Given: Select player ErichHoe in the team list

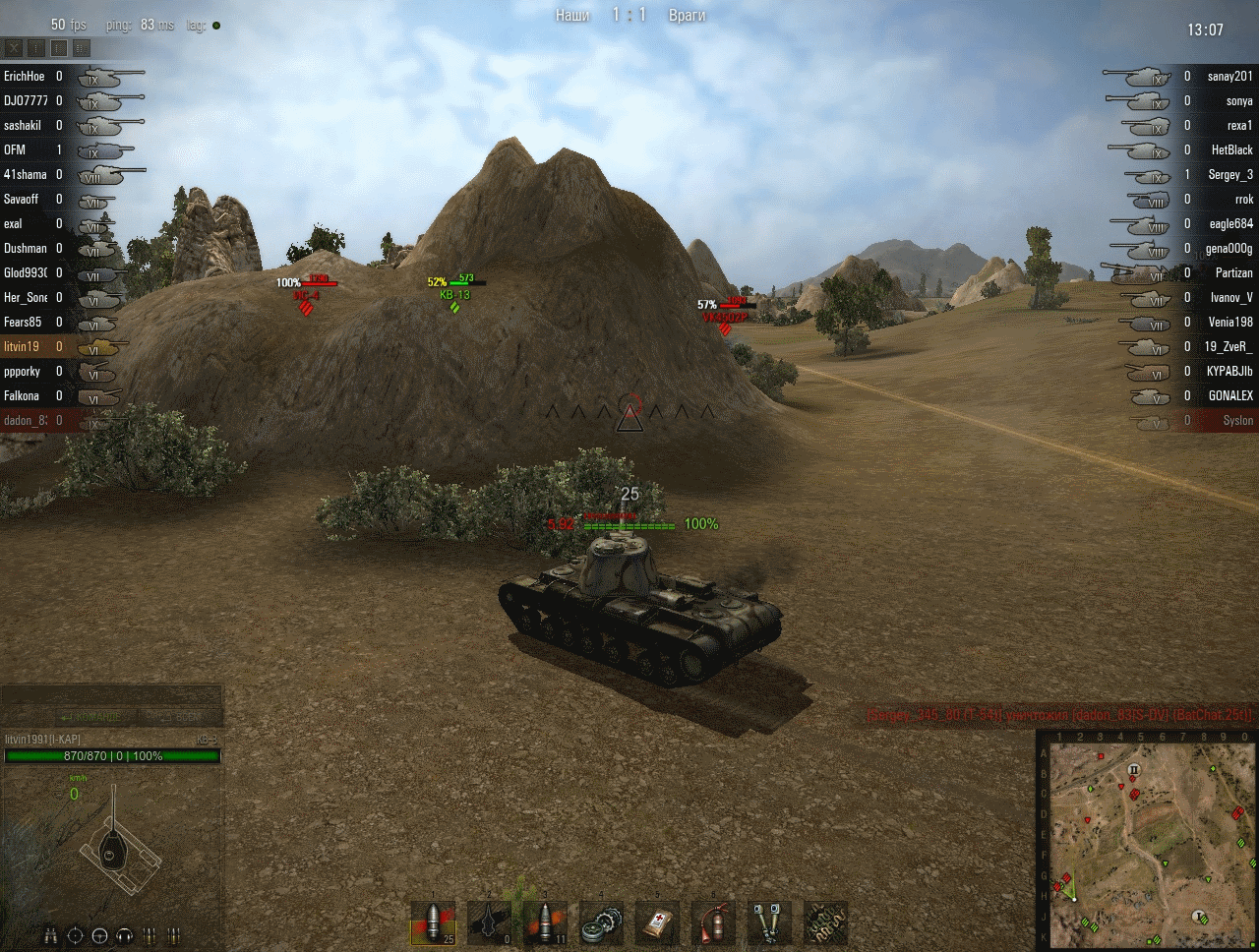Looking at the screenshot, I should click(24, 76).
